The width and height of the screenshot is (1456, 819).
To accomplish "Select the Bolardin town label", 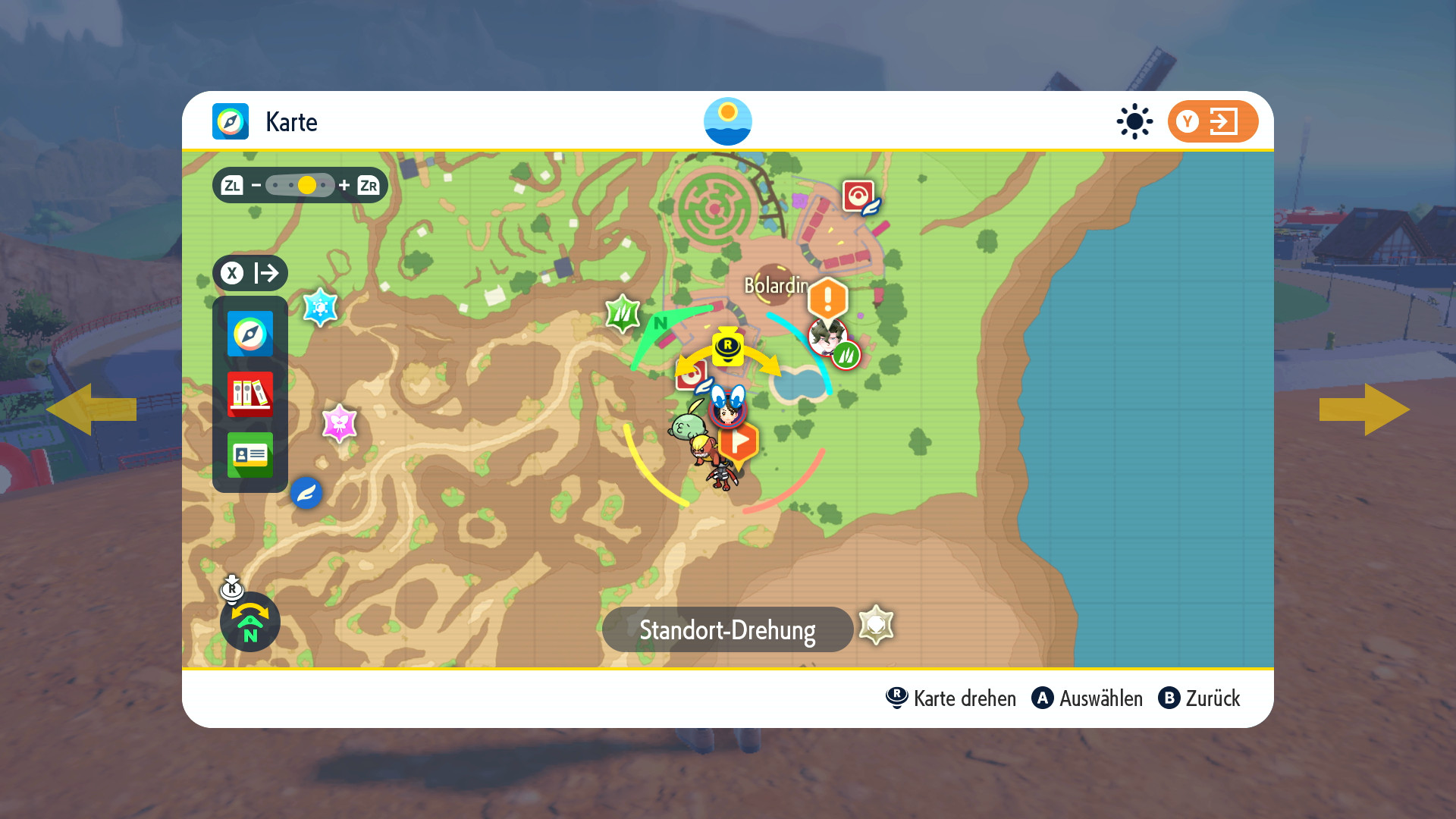I will pos(775,285).
